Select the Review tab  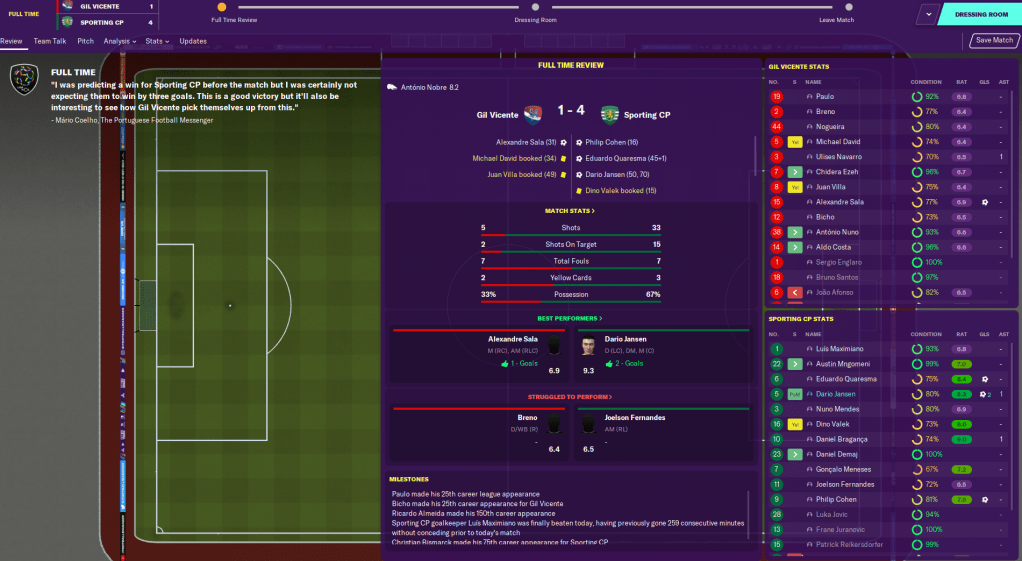pyautogui.click(x=11, y=41)
